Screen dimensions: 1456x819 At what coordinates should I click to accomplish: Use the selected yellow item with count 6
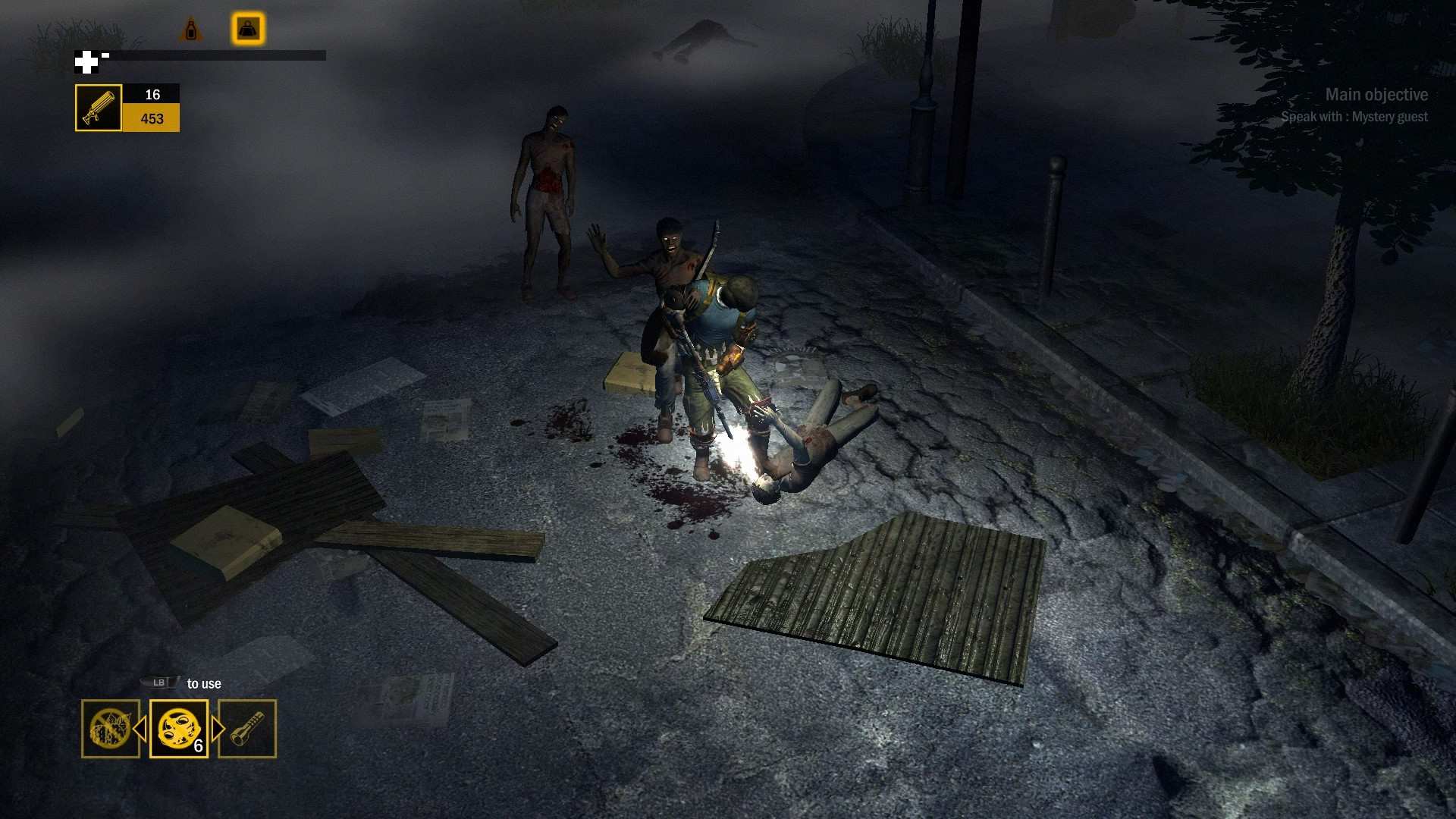pos(179,729)
